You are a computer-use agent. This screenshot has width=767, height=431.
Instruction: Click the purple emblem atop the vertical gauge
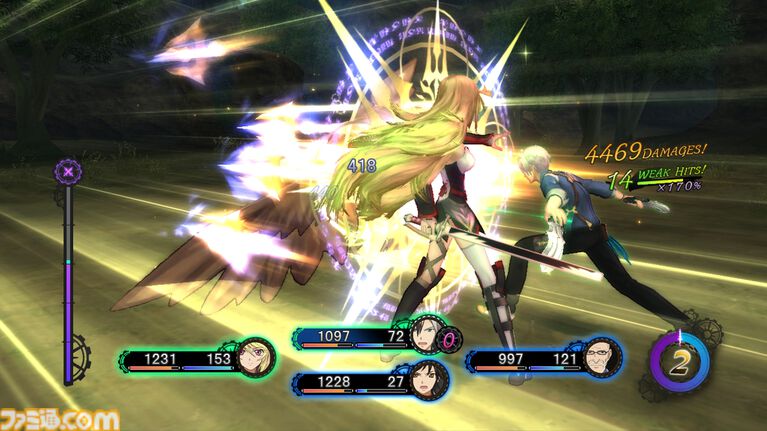67,170
